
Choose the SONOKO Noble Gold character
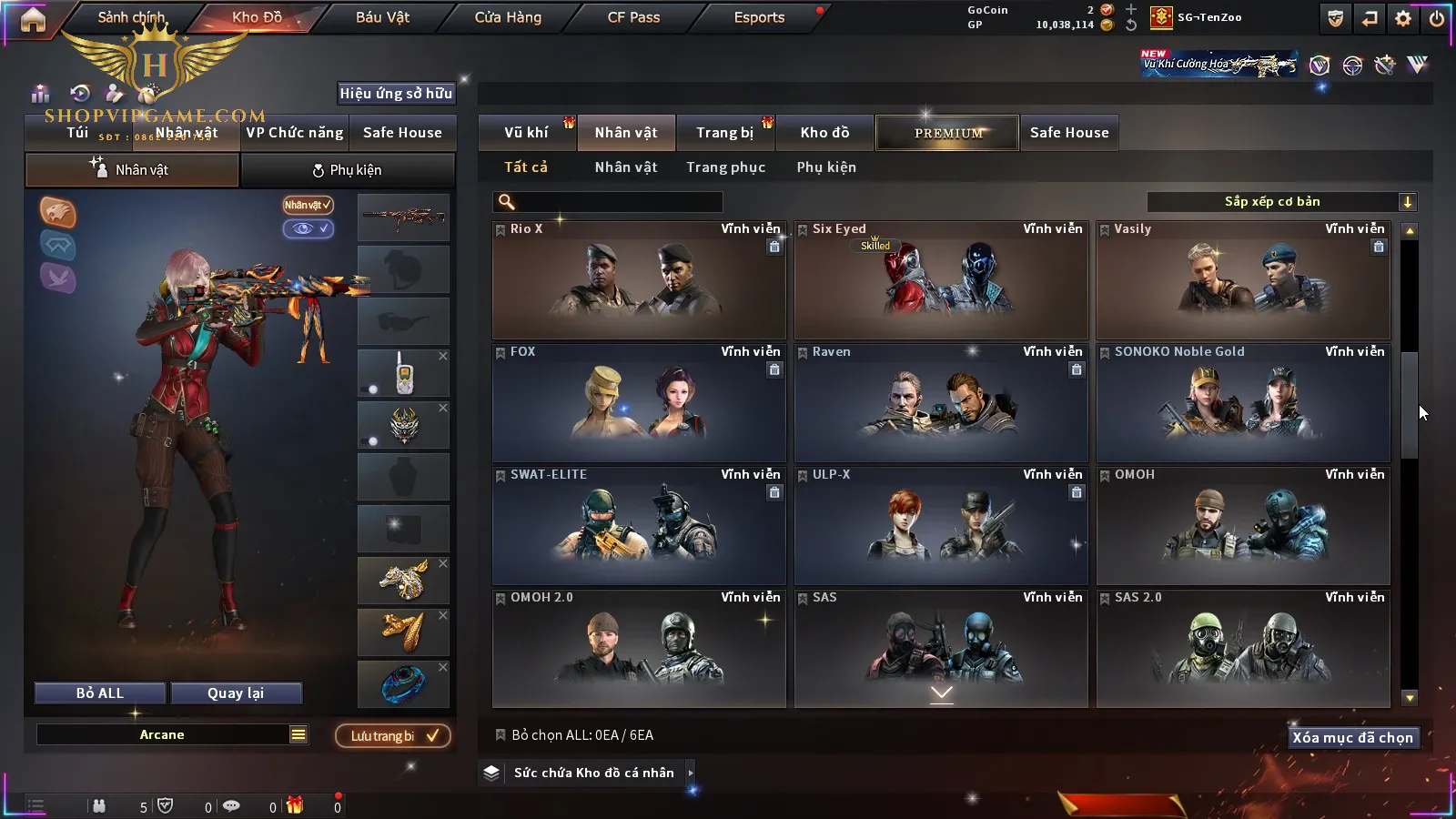coord(1242,403)
